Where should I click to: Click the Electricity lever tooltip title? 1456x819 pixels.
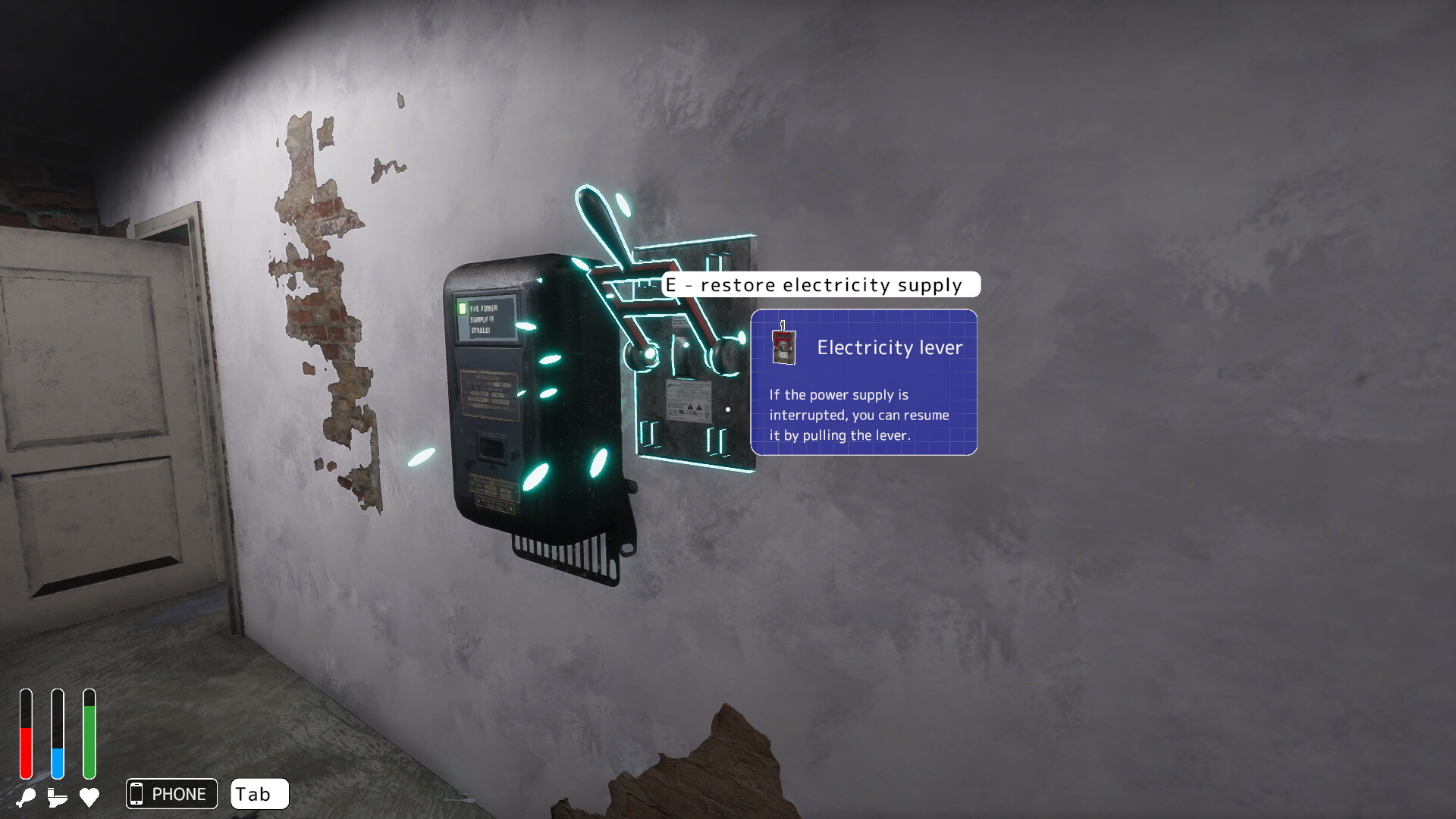click(x=890, y=348)
